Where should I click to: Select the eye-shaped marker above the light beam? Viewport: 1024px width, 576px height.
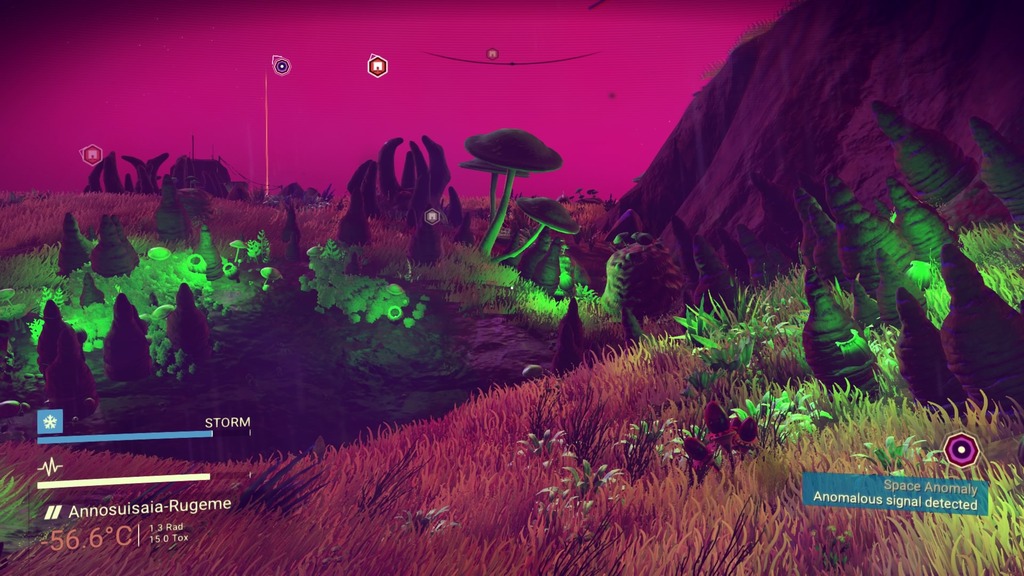pos(281,66)
